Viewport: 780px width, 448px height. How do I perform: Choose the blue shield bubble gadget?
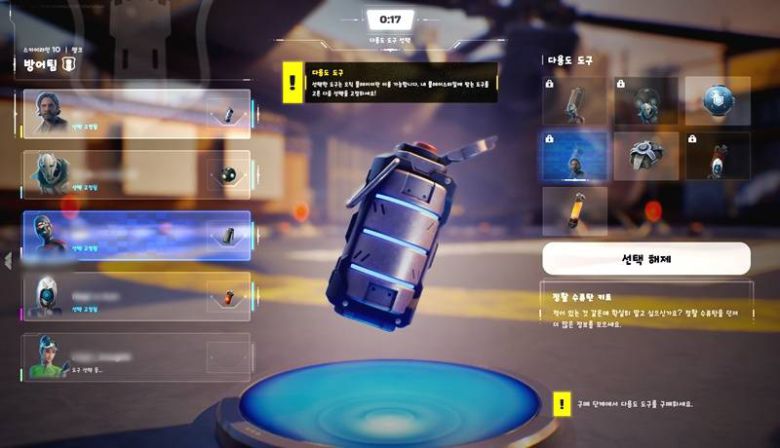[718, 101]
